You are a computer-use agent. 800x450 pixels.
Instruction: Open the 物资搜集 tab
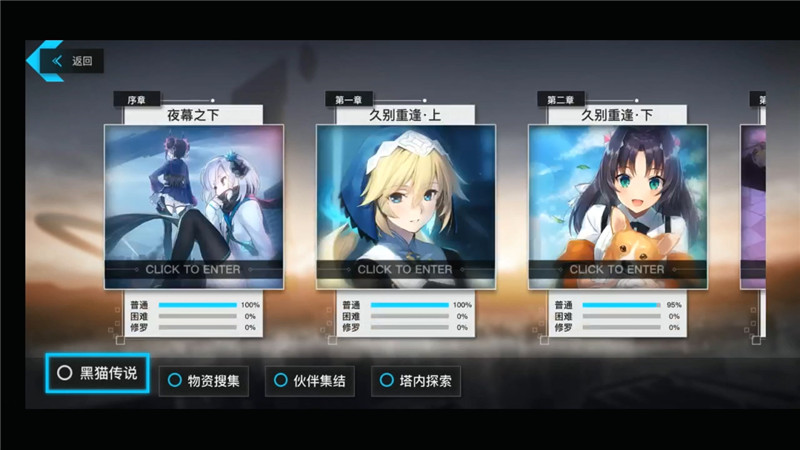tap(201, 380)
